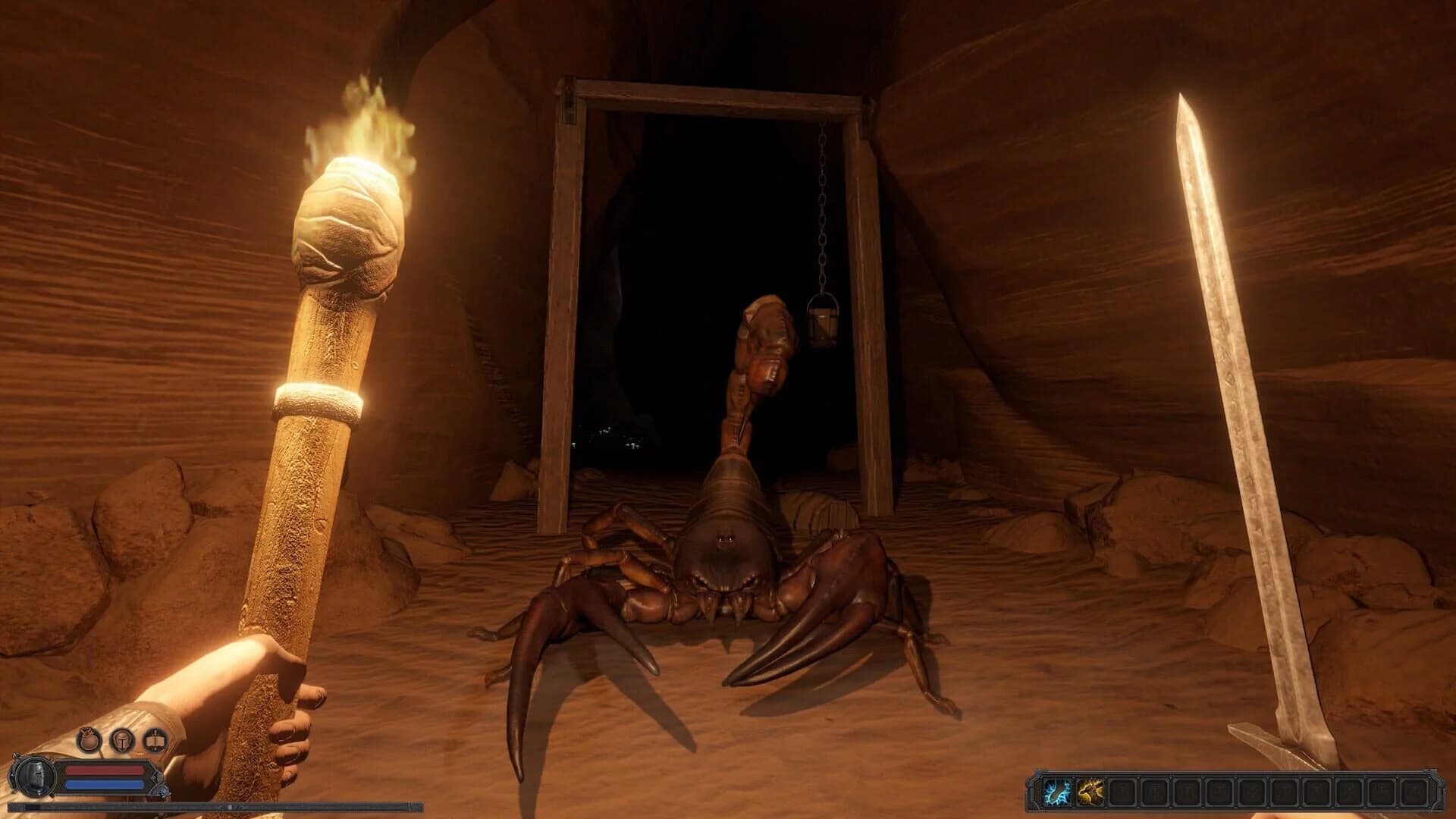
Task: Click the wooden doorframe beam
Action: pyautogui.click(x=565, y=303)
